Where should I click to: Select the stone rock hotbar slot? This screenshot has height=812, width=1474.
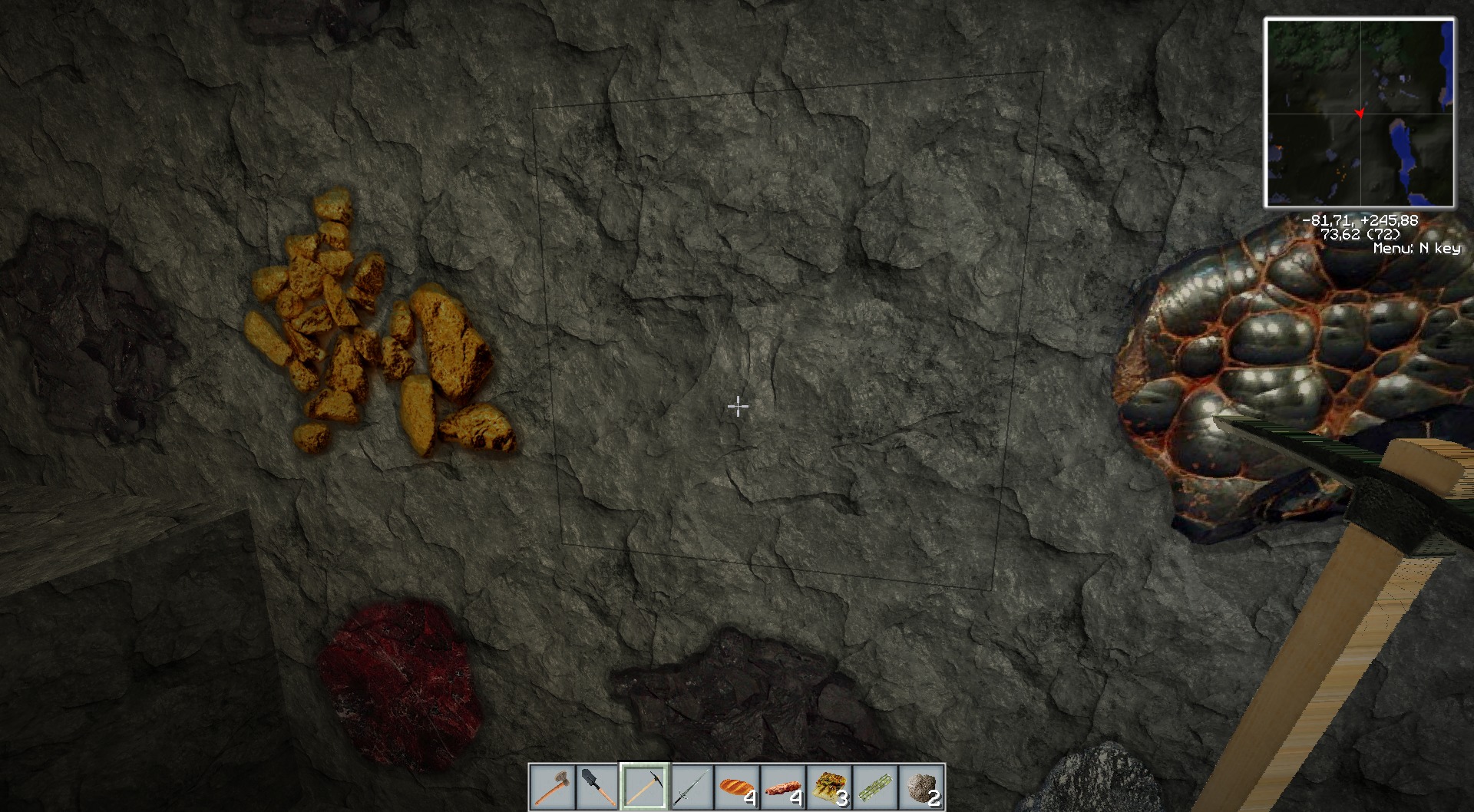tap(921, 787)
